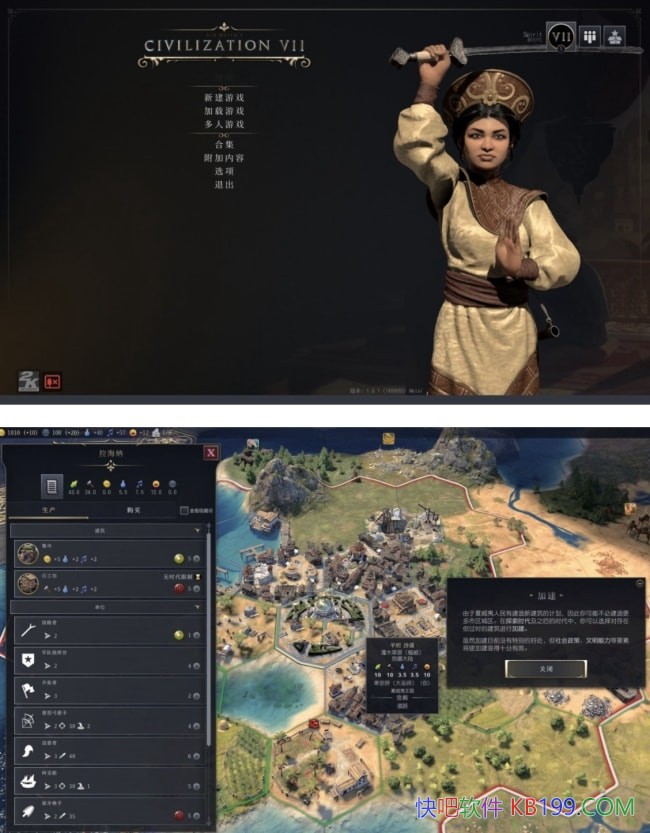The height and width of the screenshot is (833, 650).
Task: Toggle the checkbox beside the purchase tab
Action: click(182, 510)
